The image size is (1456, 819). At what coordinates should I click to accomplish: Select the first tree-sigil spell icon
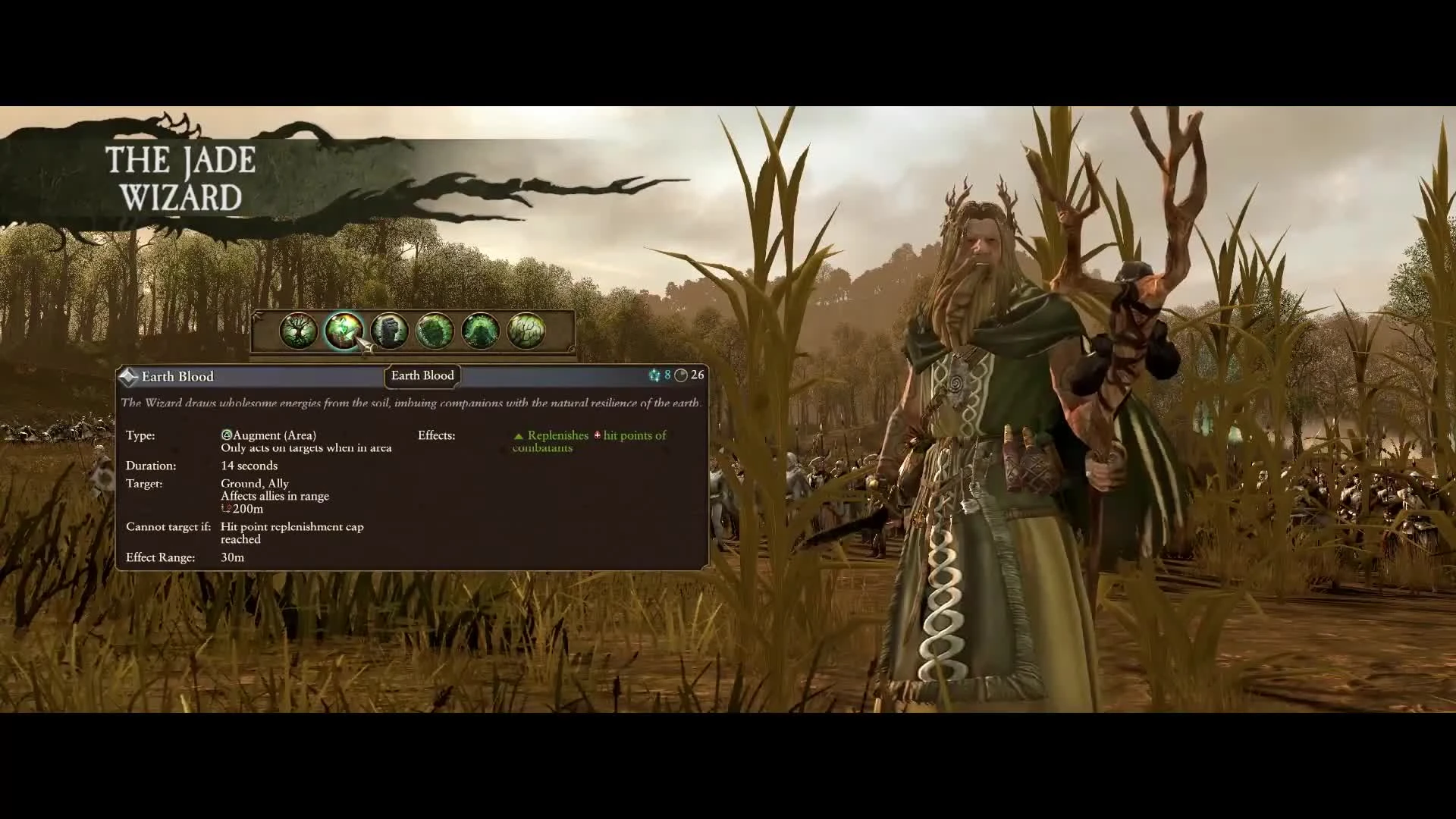[x=298, y=331]
